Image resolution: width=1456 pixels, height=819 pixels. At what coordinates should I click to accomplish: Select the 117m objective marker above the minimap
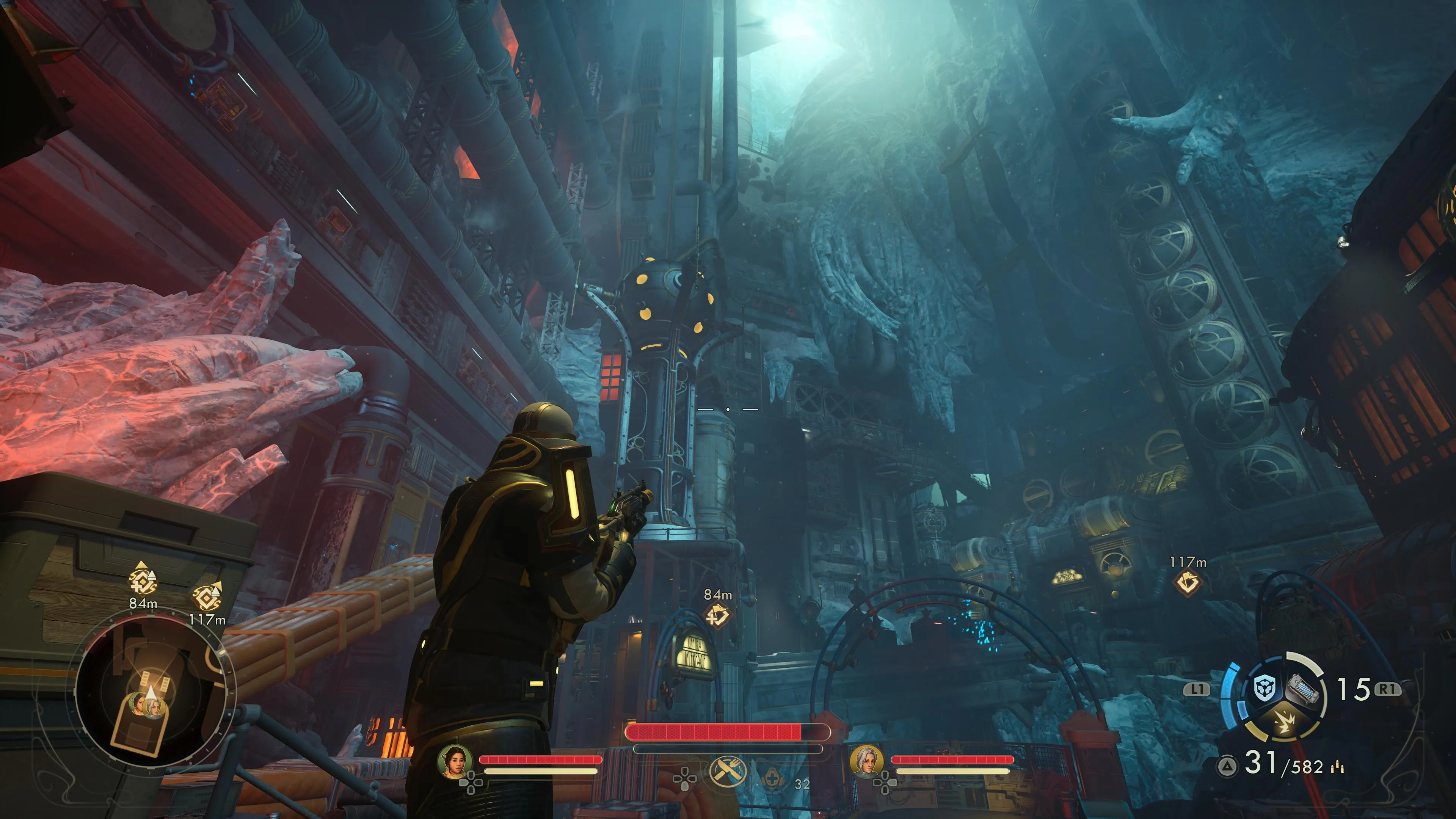[207, 596]
